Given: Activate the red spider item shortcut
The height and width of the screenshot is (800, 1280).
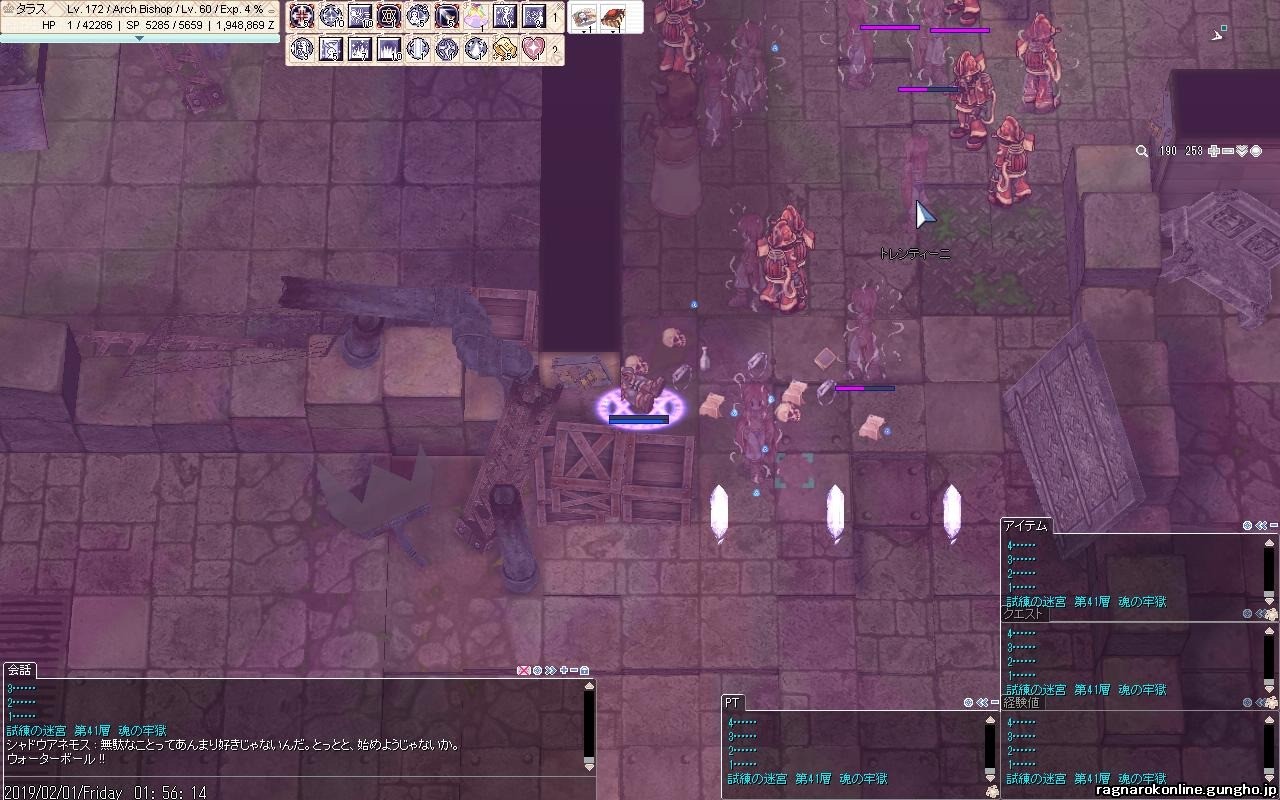Looking at the screenshot, I should 613,17.
